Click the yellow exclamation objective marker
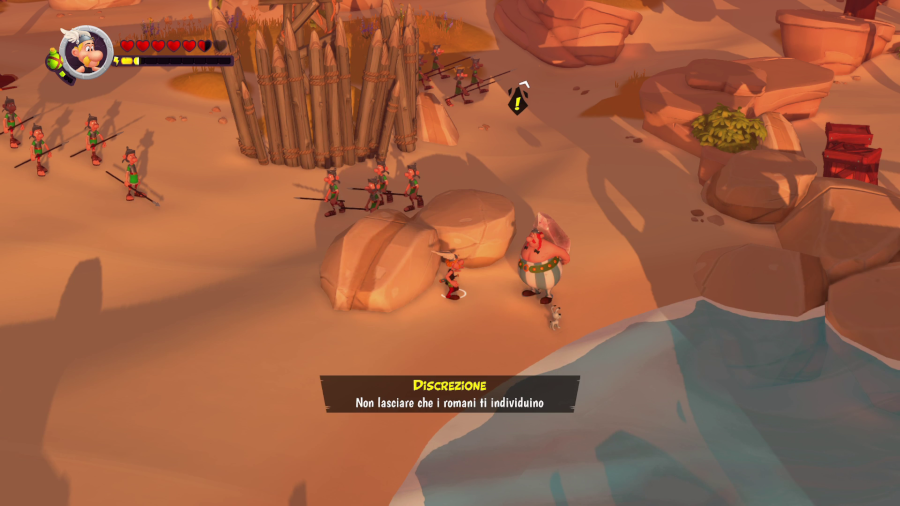The height and width of the screenshot is (506, 900). [x=517, y=99]
